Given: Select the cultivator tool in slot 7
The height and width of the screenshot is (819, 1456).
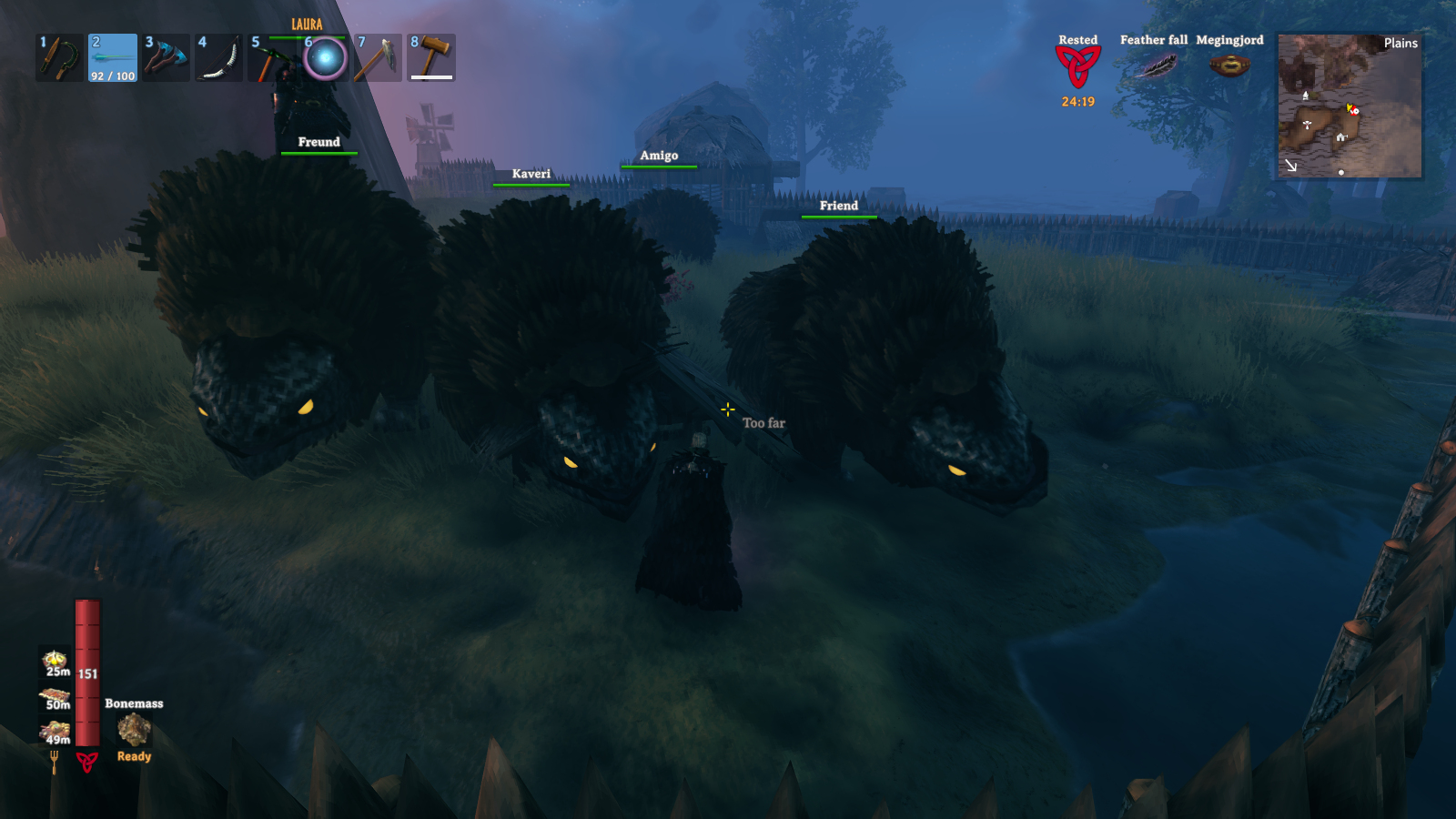Looking at the screenshot, I should (x=378, y=58).
